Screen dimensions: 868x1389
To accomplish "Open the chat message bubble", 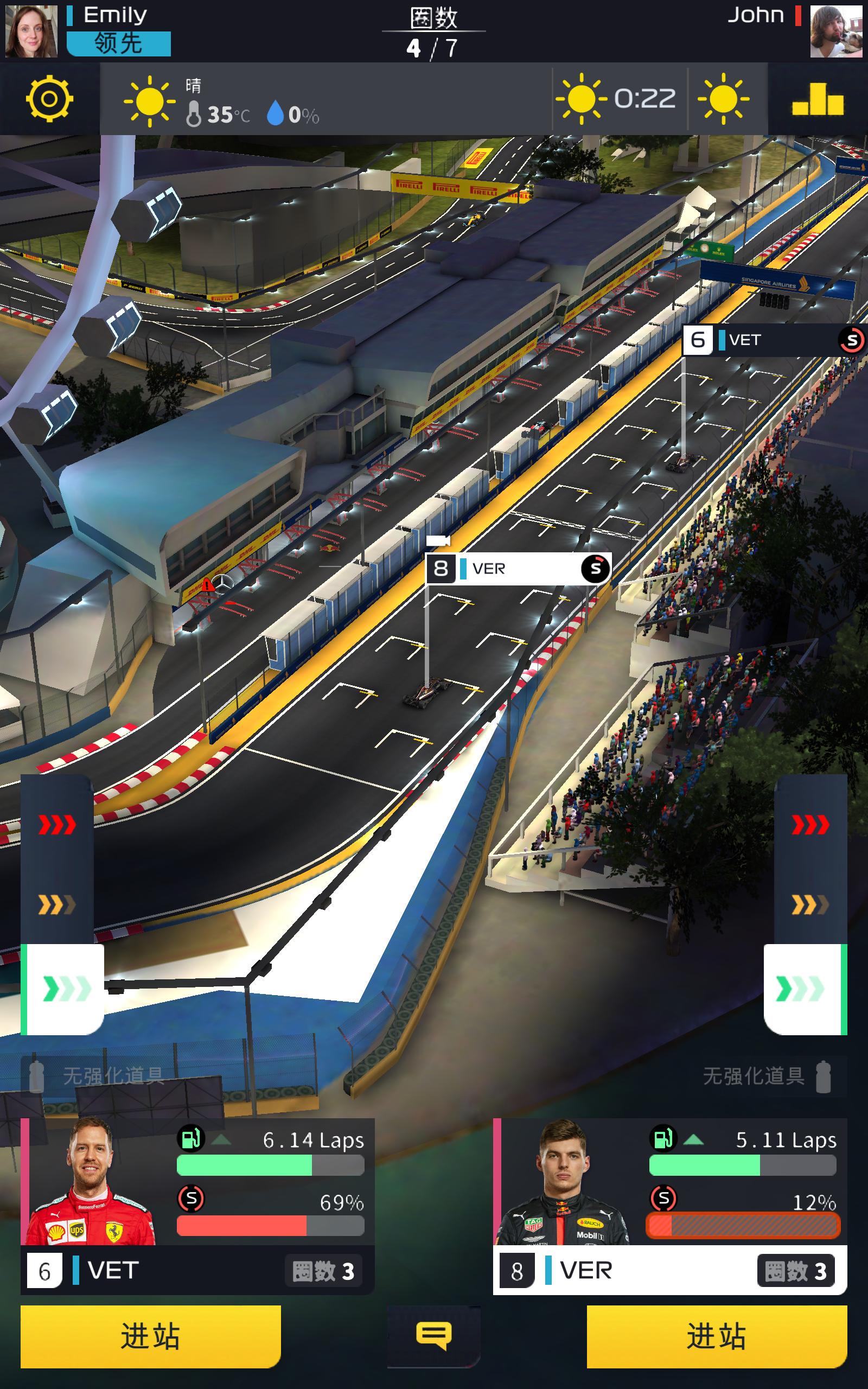I will [x=433, y=1335].
